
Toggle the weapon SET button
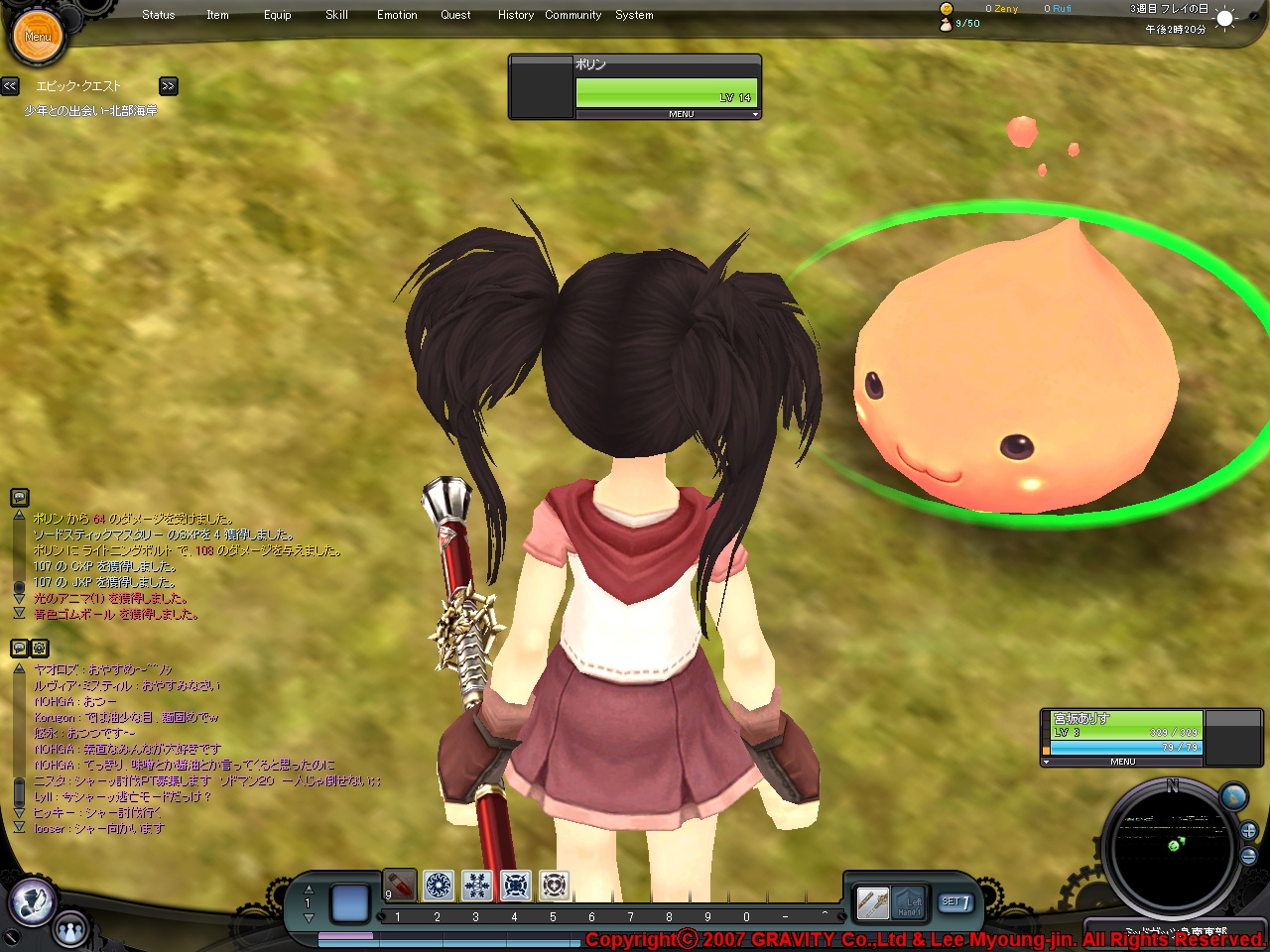(955, 902)
